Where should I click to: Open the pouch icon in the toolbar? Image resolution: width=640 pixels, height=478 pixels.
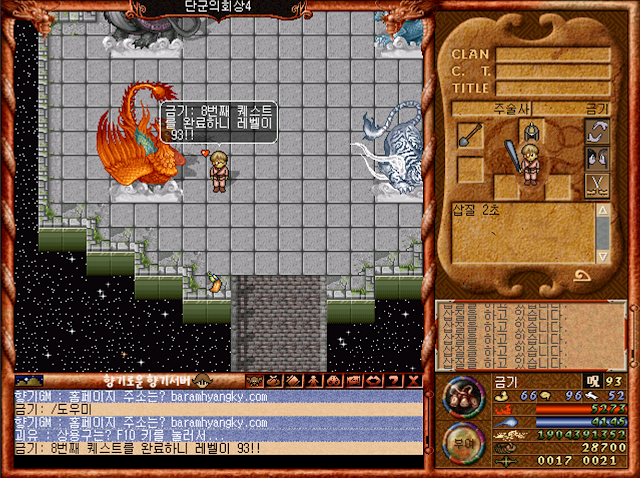[x=272, y=381]
